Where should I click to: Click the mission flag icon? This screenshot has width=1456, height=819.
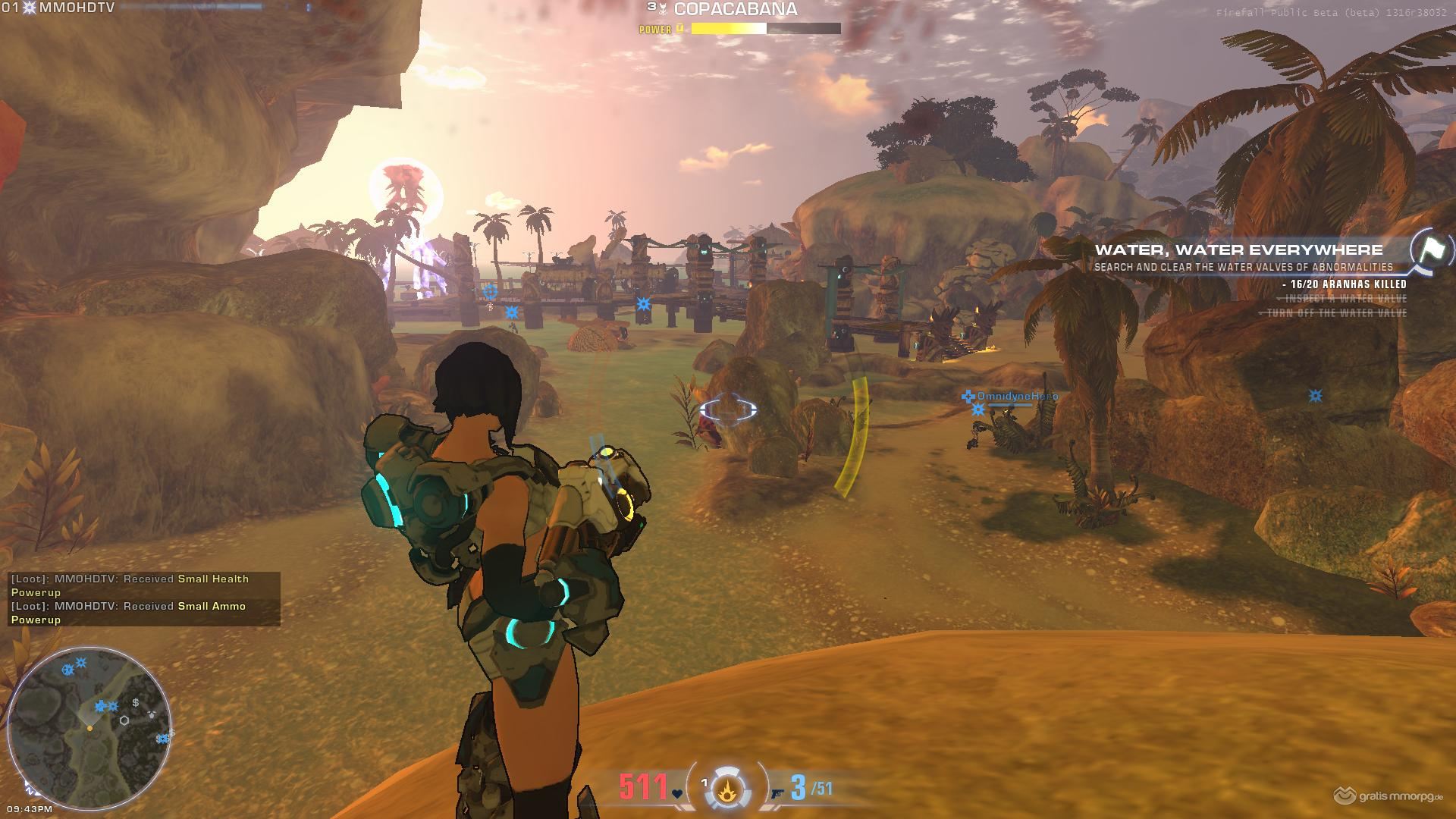coord(1432,249)
